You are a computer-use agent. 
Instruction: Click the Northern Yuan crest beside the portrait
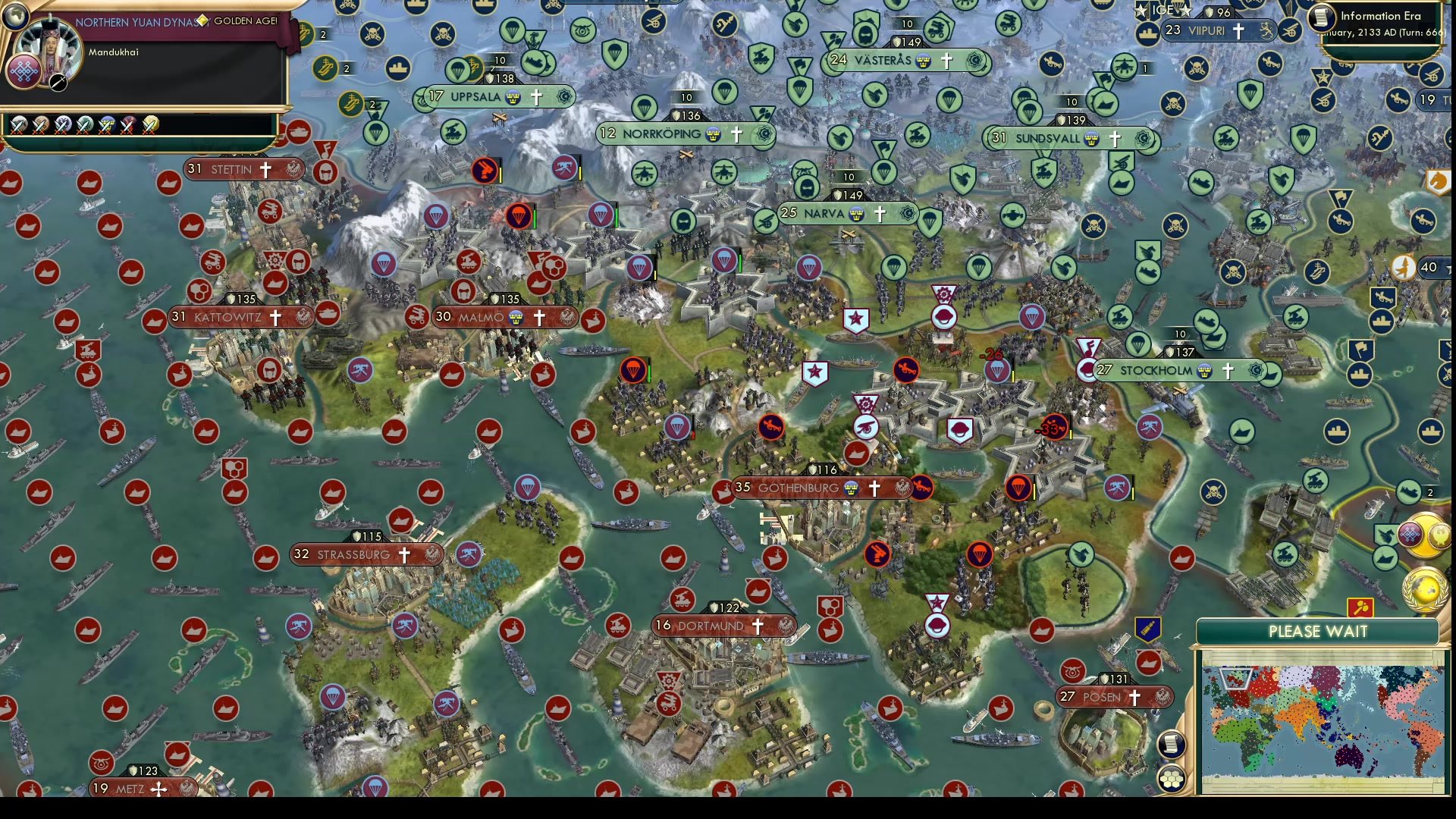[x=23, y=72]
